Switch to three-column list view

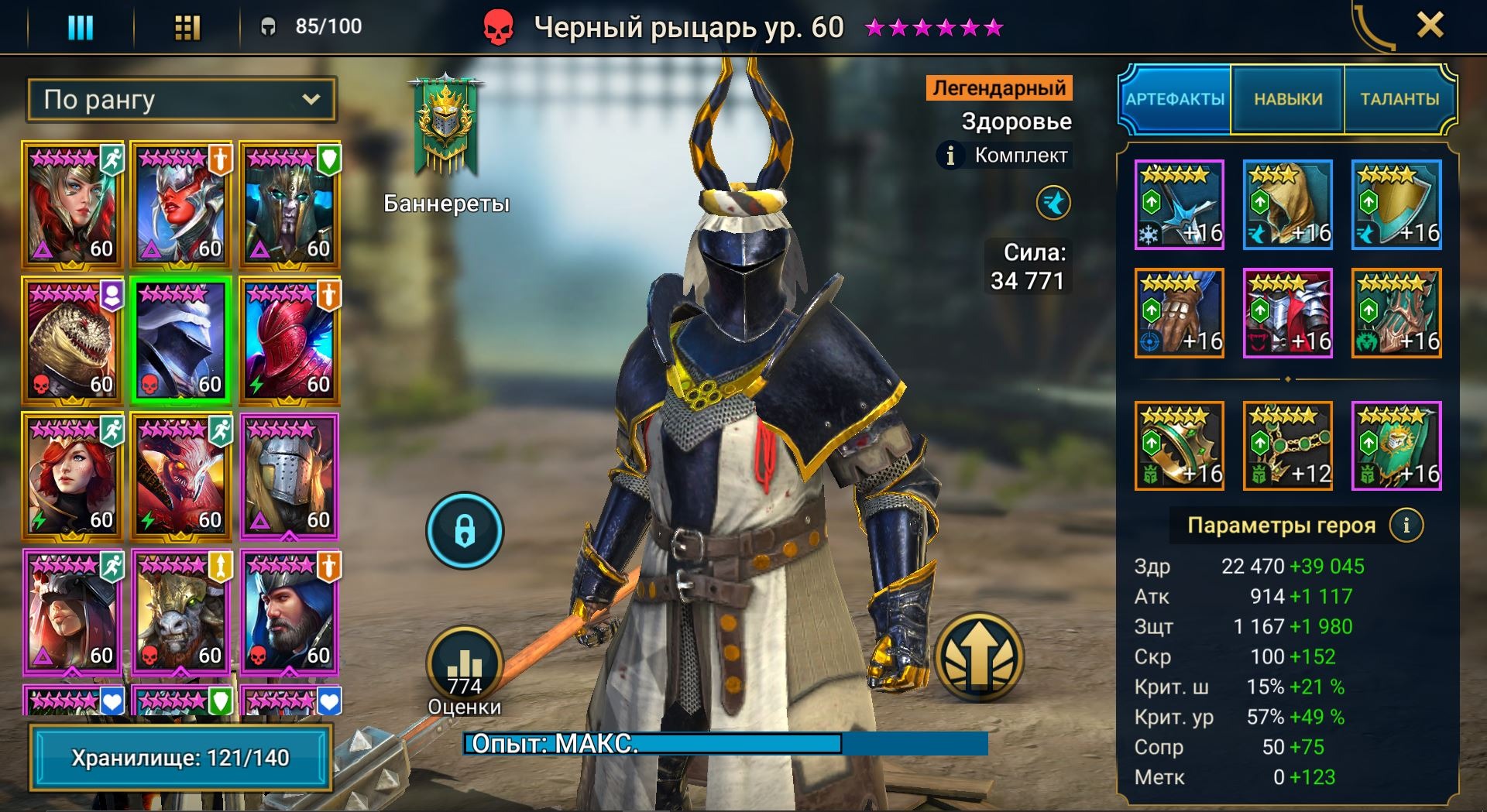pos(81,28)
